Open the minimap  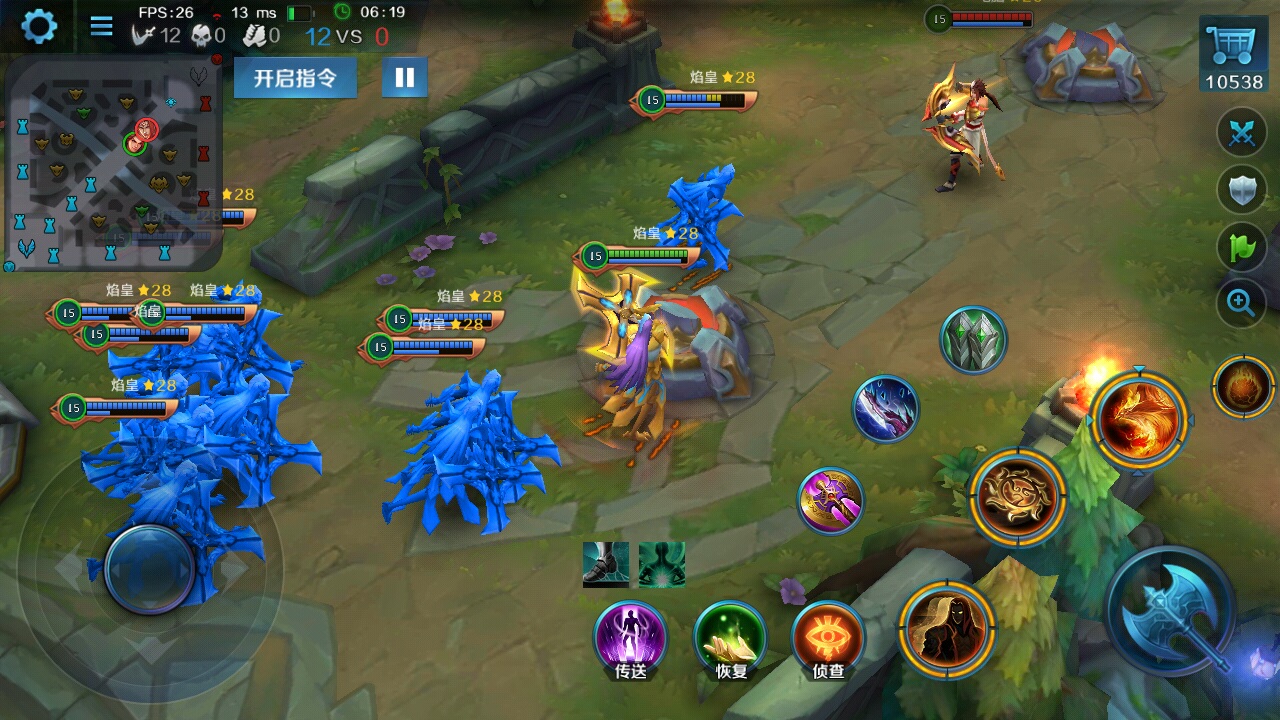112,163
